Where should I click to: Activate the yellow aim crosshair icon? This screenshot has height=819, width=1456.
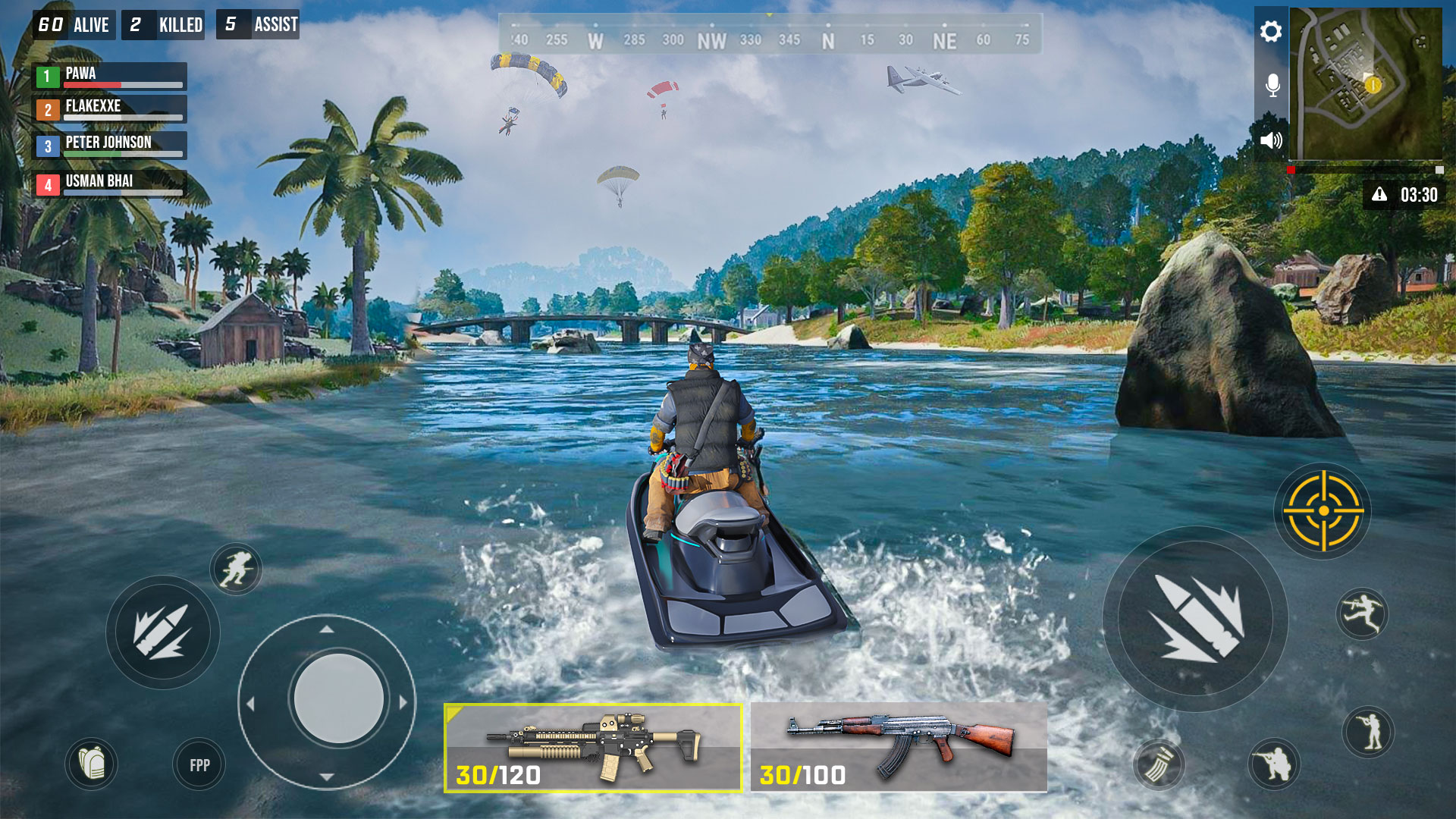coord(1323,513)
